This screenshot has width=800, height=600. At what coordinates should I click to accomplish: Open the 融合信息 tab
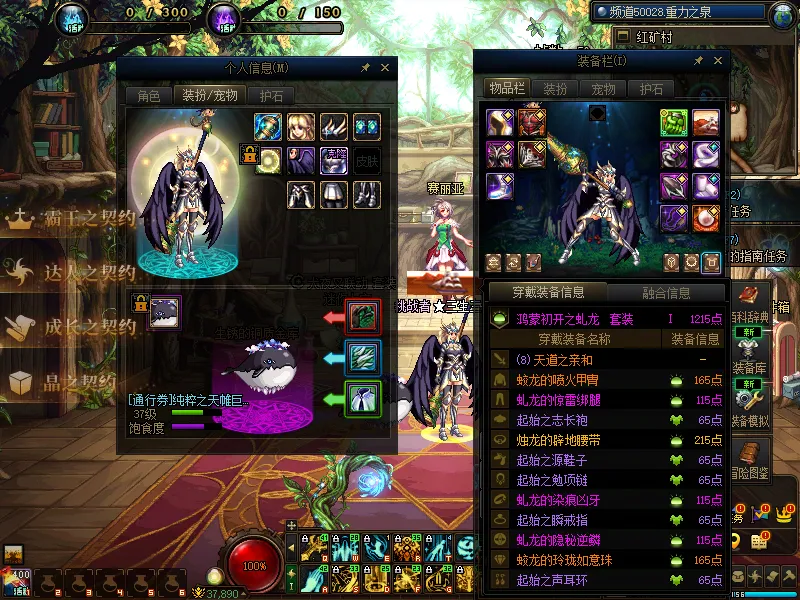click(666, 293)
